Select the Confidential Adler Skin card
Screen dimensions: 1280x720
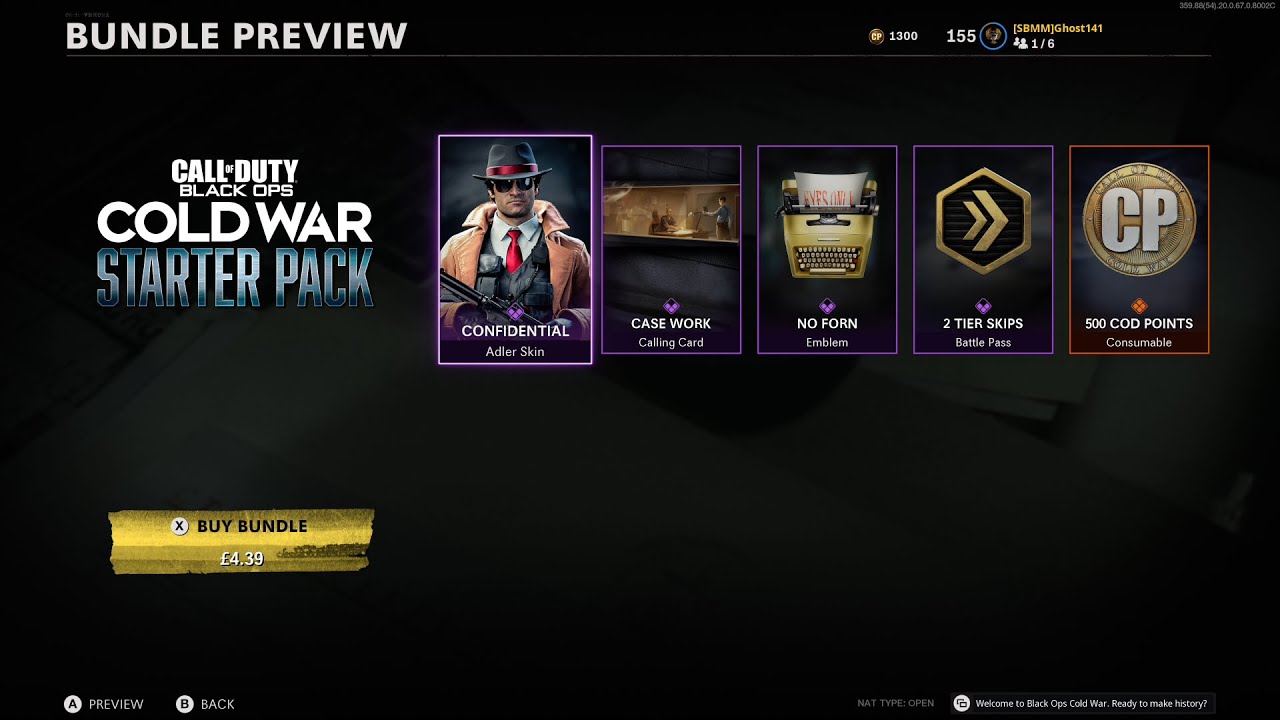coord(514,250)
